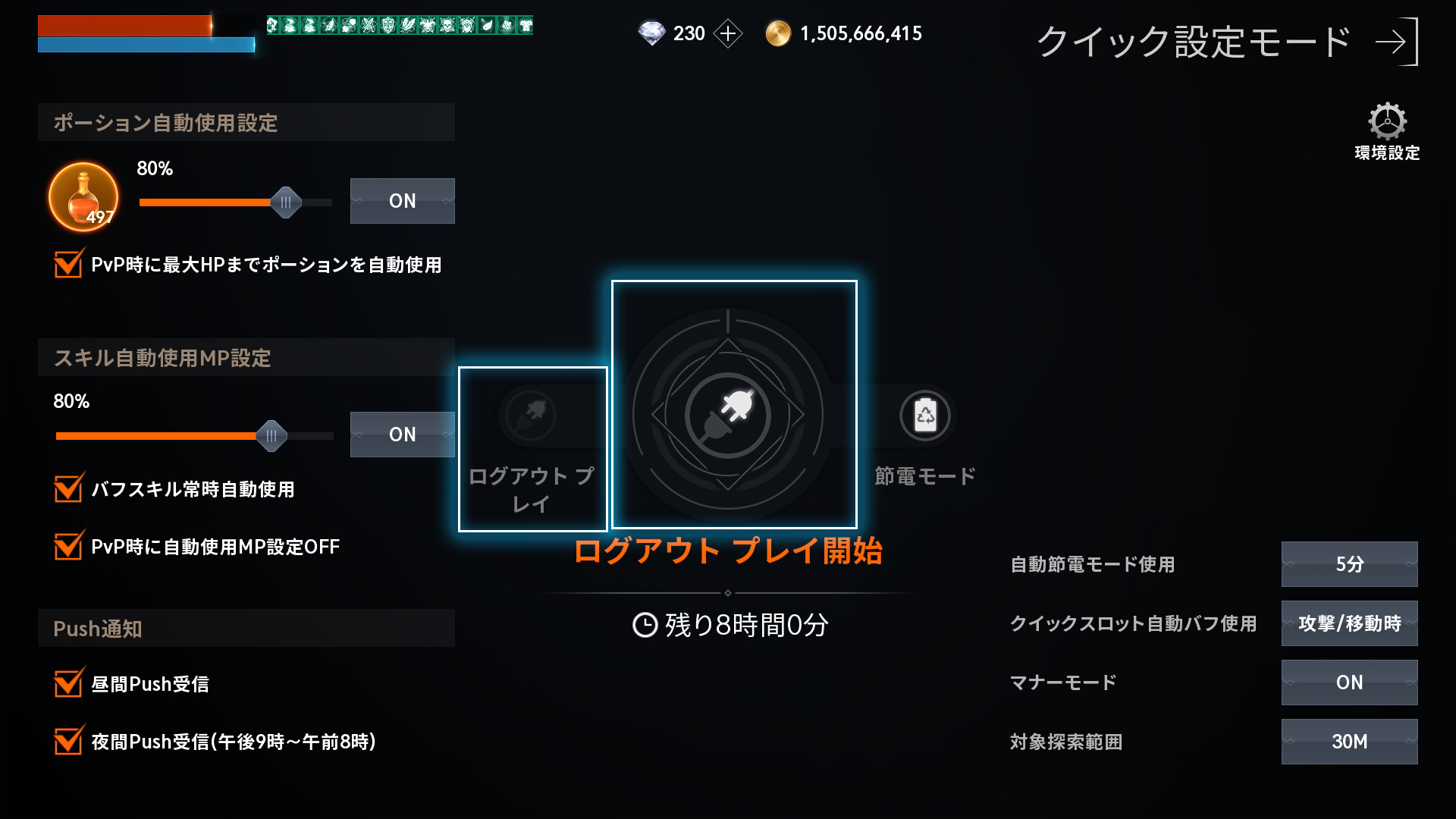Change クイックスロット自動バフ使用 to another option
Screen dimensions: 1456x819
[x=1349, y=624]
